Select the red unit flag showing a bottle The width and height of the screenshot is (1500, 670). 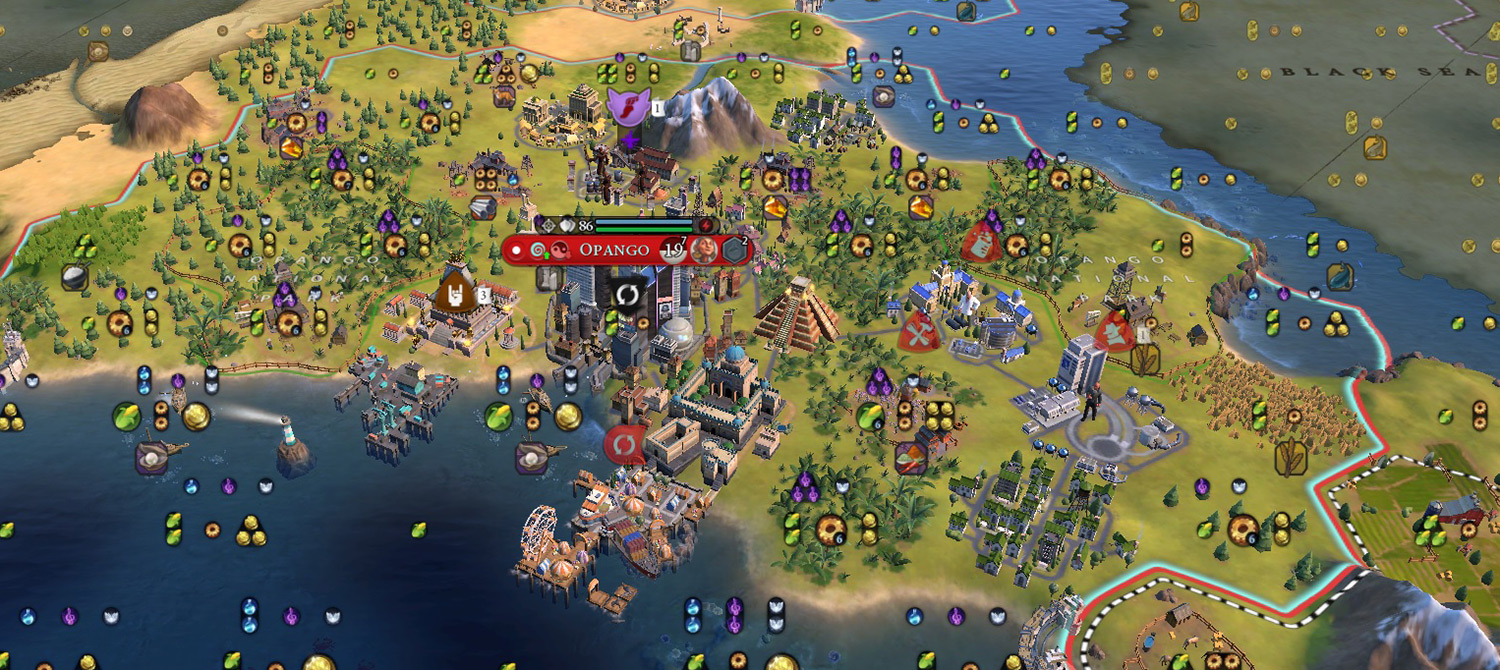(x=981, y=243)
